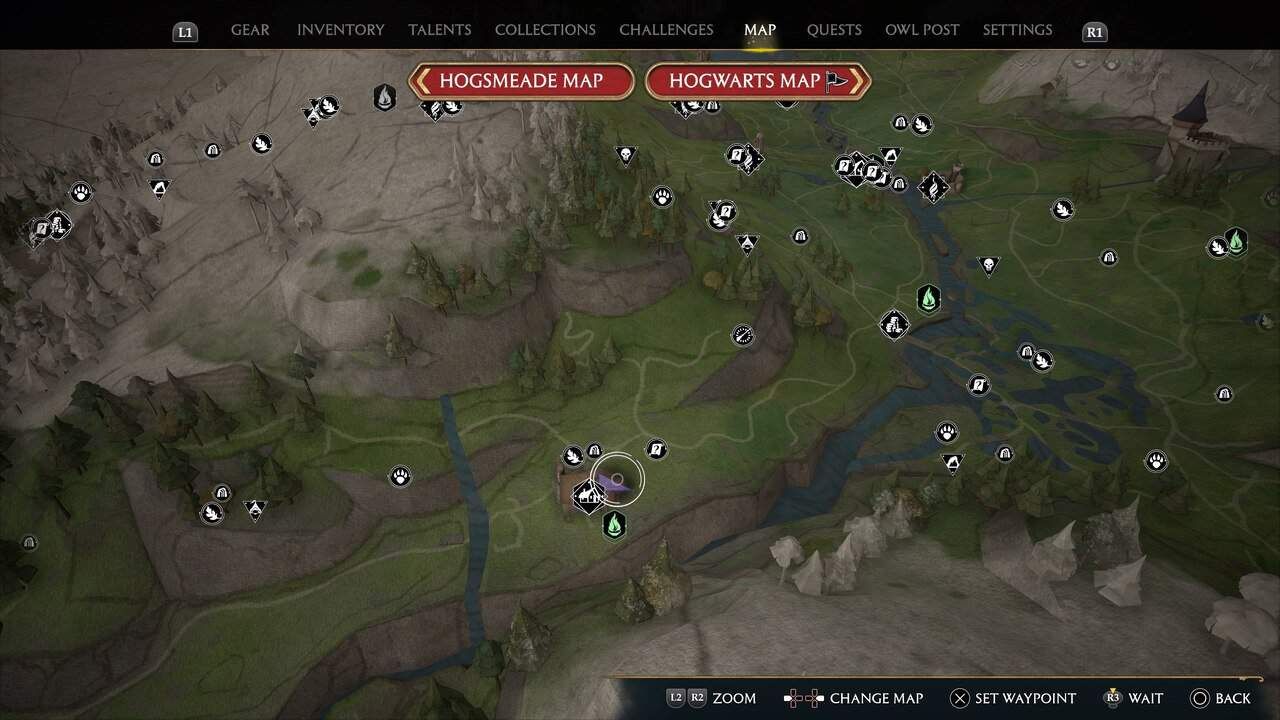Select the green Floo Flame near the hamlet
The height and width of the screenshot is (720, 1280).
[x=614, y=524]
